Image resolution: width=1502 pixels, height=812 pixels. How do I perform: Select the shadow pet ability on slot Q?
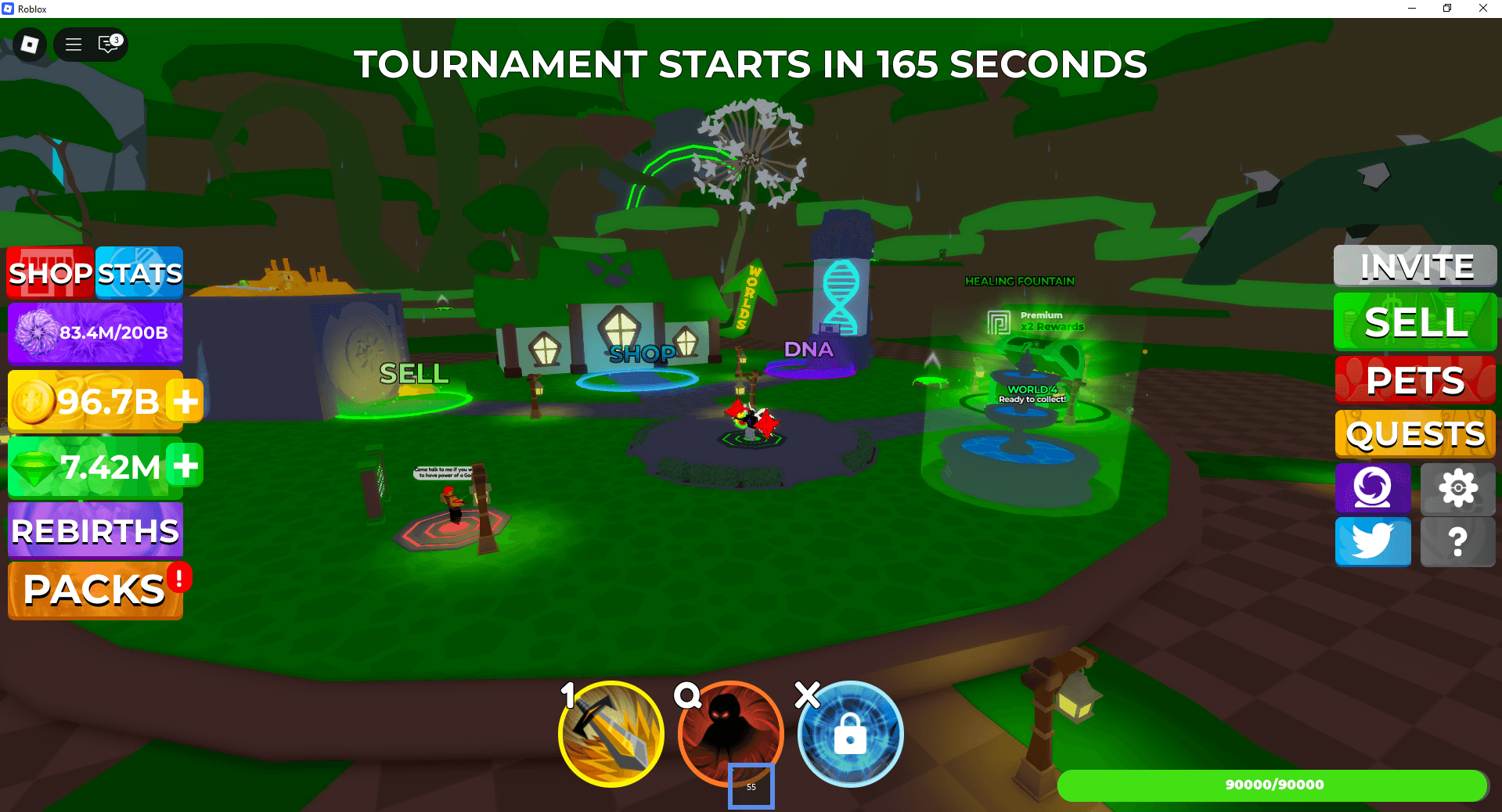click(730, 734)
